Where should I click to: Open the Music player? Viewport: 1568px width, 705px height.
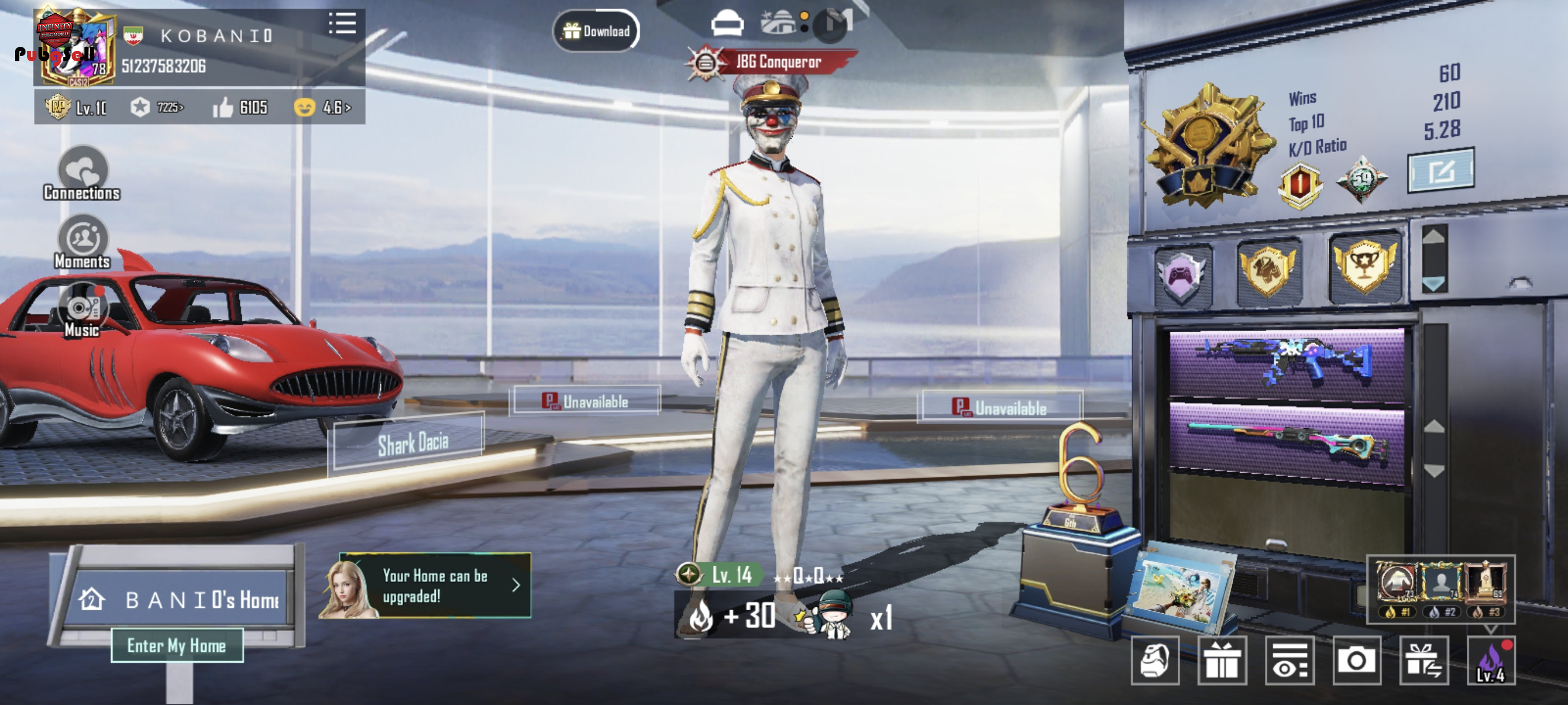pyautogui.click(x=82, y=311)
